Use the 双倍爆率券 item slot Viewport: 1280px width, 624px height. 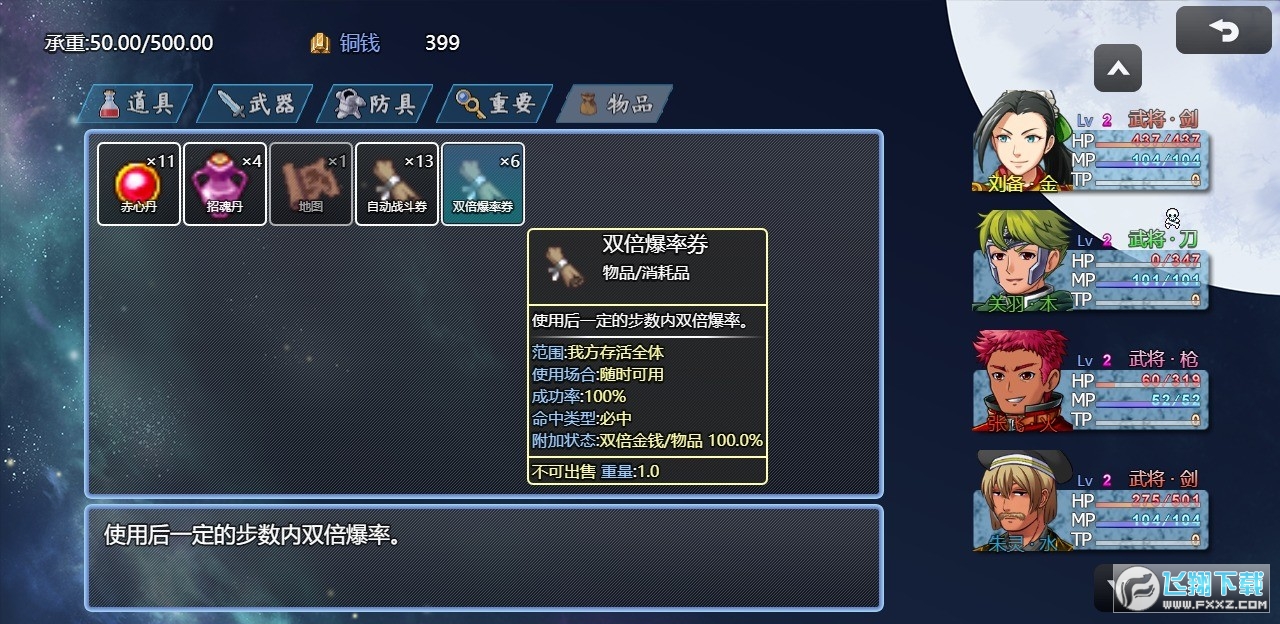coord(483,184)
